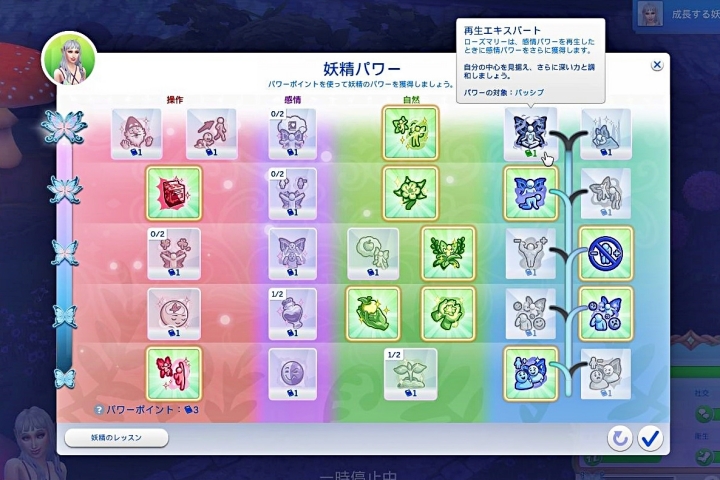This screenshot has width=720, height=480.
Task: Confirm selections with the checkmark button
Action: click(651, 437)
